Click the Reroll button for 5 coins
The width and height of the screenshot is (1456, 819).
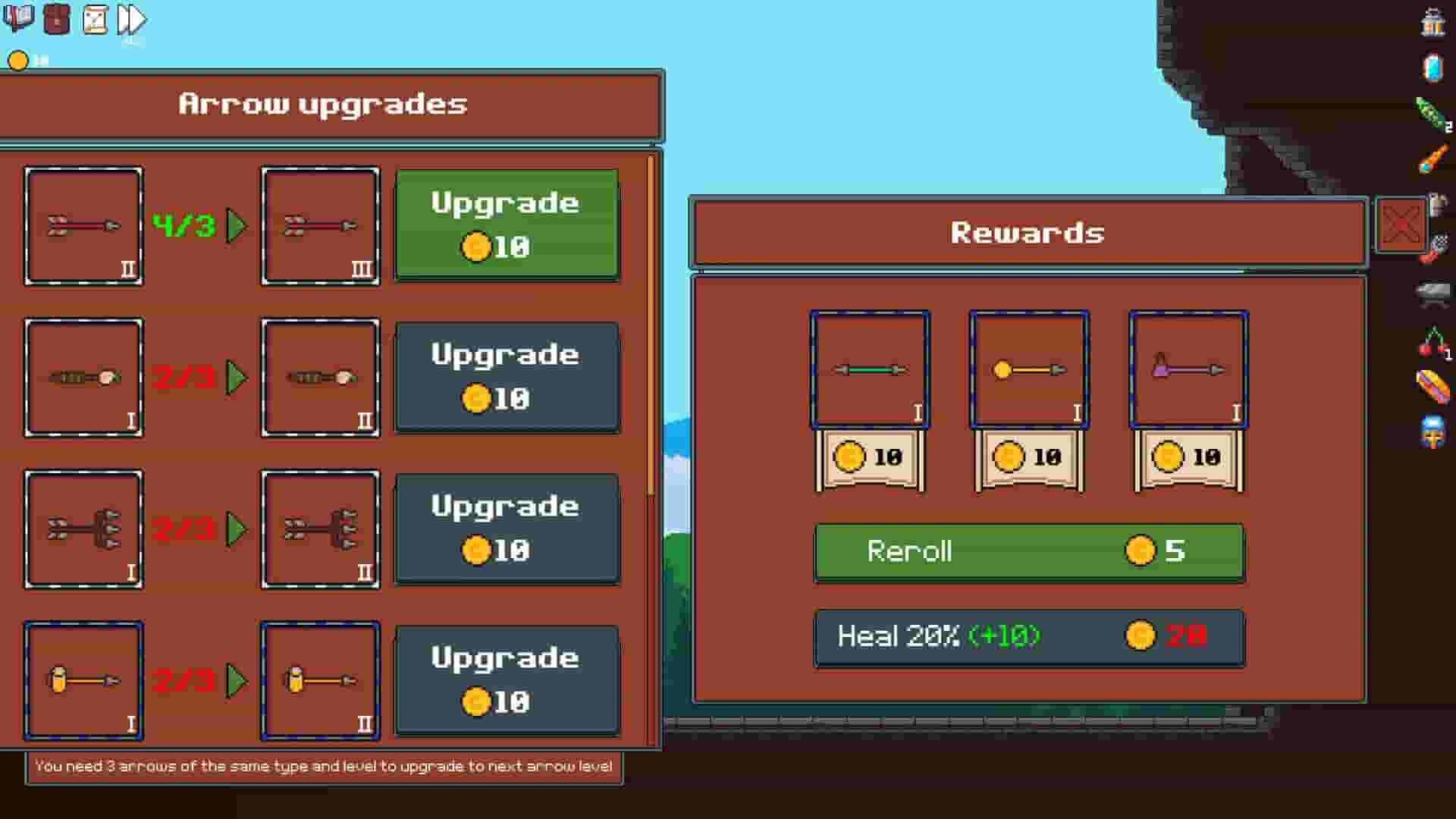pyautogui.click(x=1028, y=552)
